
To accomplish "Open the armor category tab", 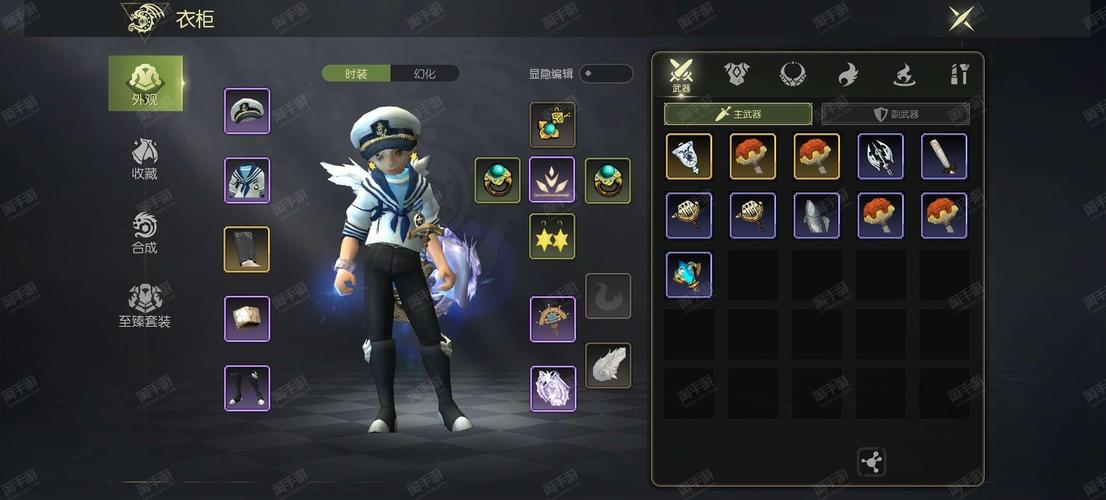I will 737,73.
